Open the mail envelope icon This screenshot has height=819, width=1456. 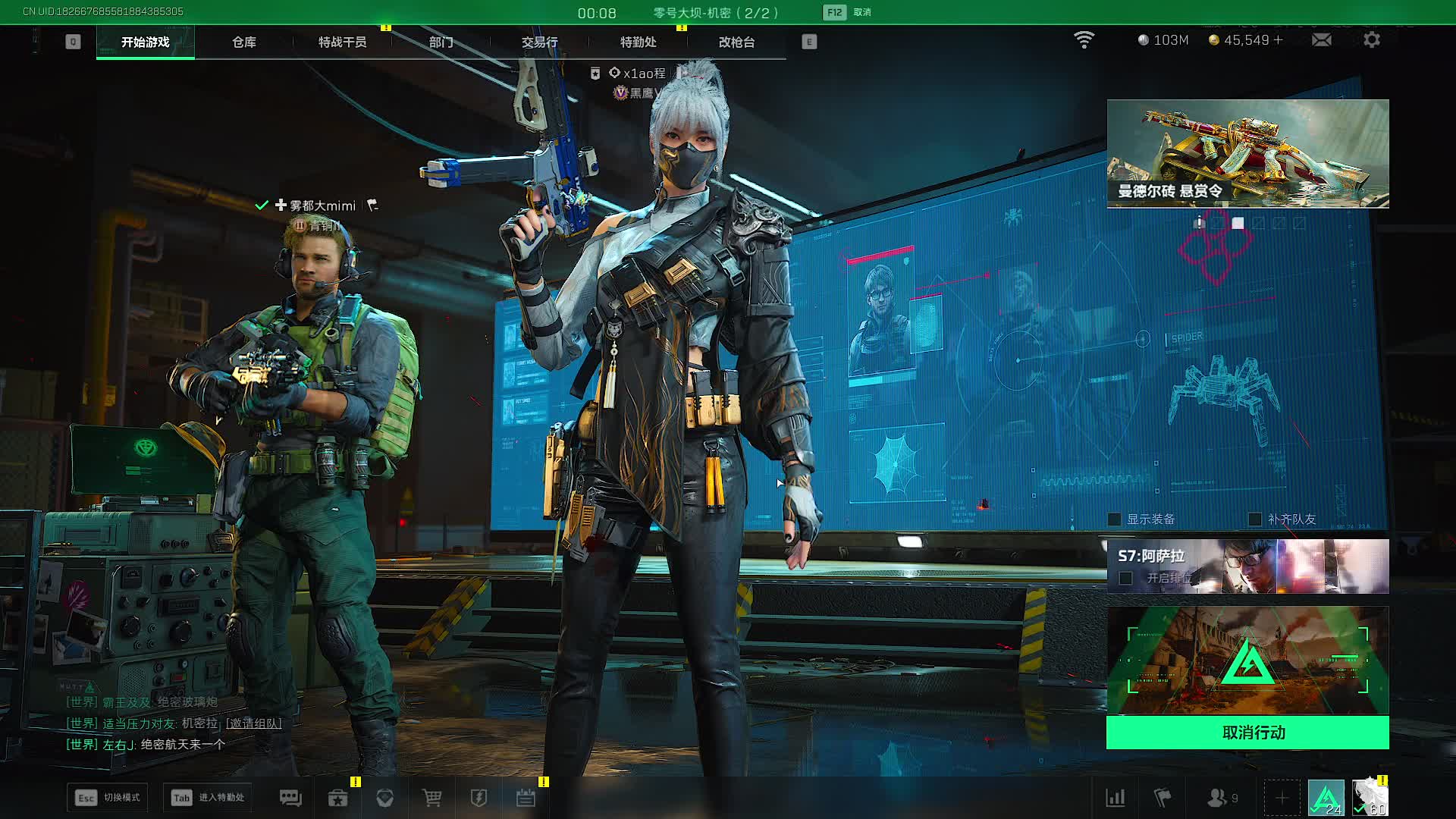(x=1322, y=39)
